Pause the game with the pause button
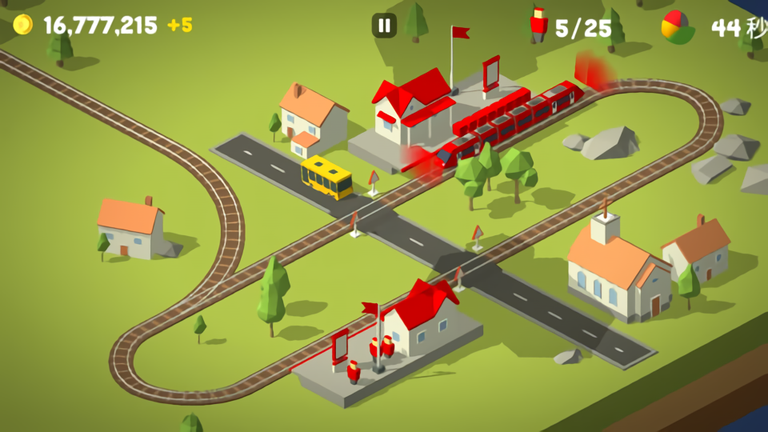The height and width of the screenshot is (432, 768). click(x=384, y=26)
